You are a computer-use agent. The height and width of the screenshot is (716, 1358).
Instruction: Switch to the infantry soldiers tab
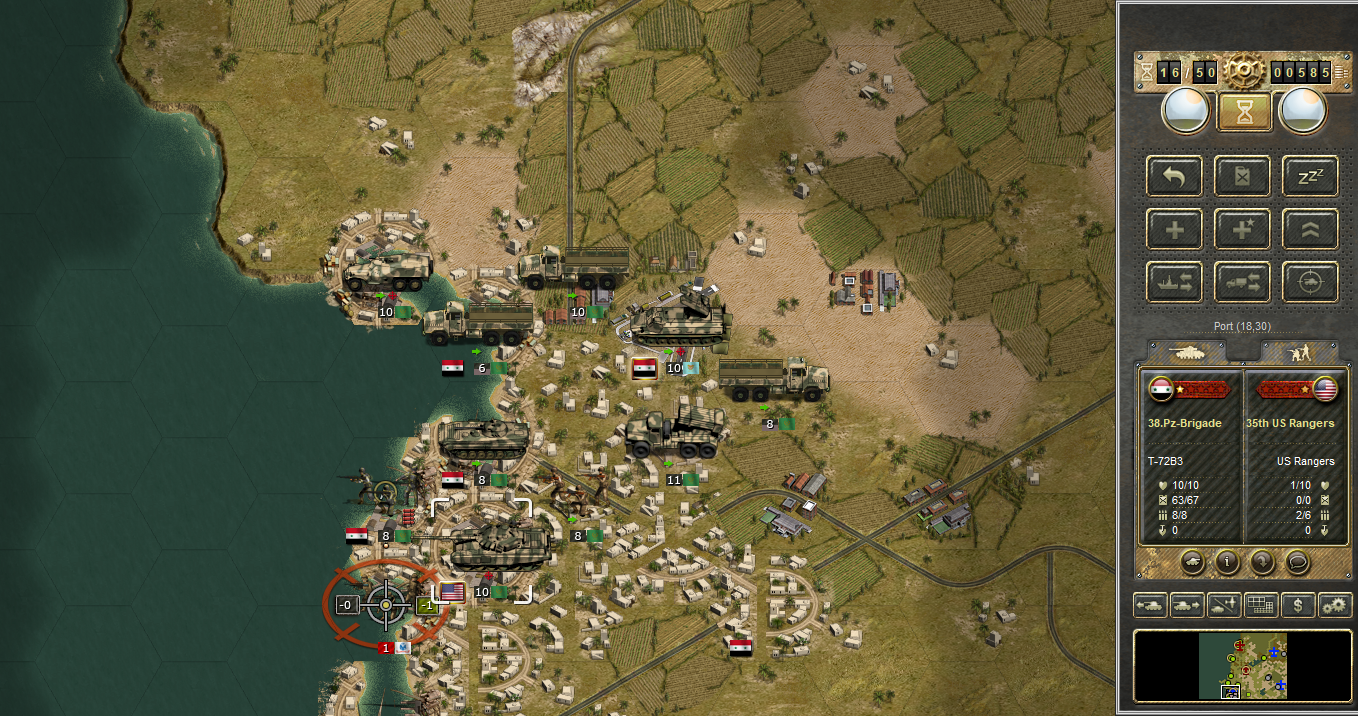pos(1299,352)
